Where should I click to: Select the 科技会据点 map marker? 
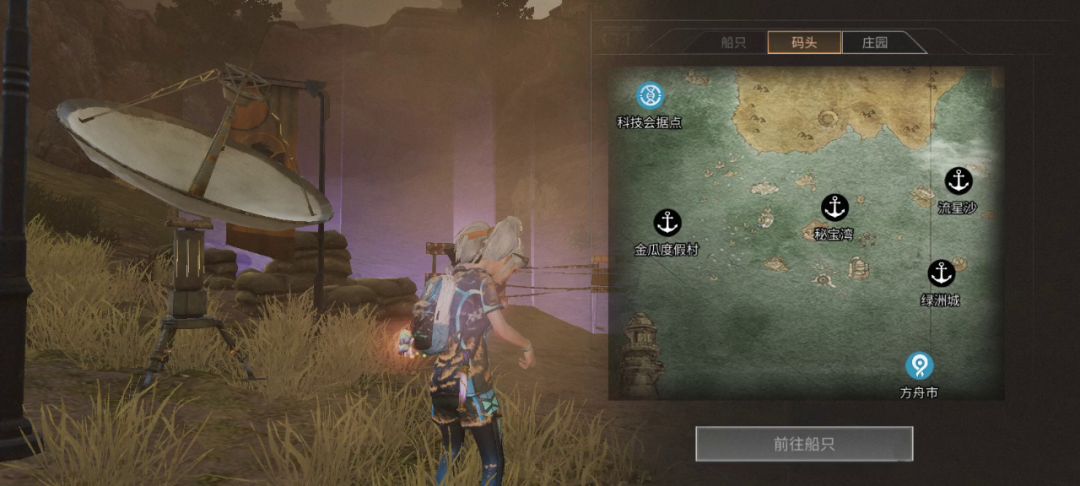point(651,97)
